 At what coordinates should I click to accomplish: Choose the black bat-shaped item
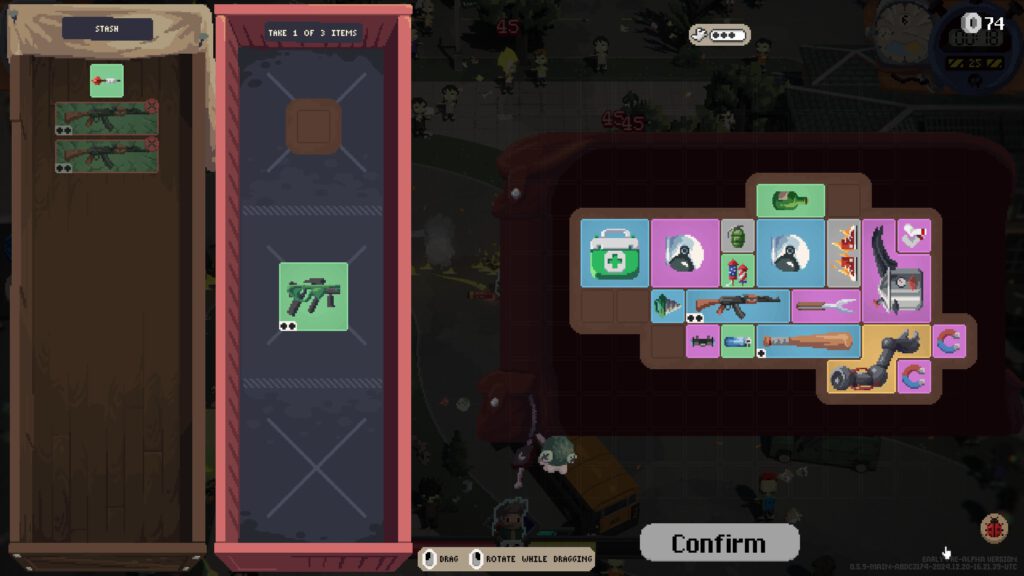(x=703, y=341)
